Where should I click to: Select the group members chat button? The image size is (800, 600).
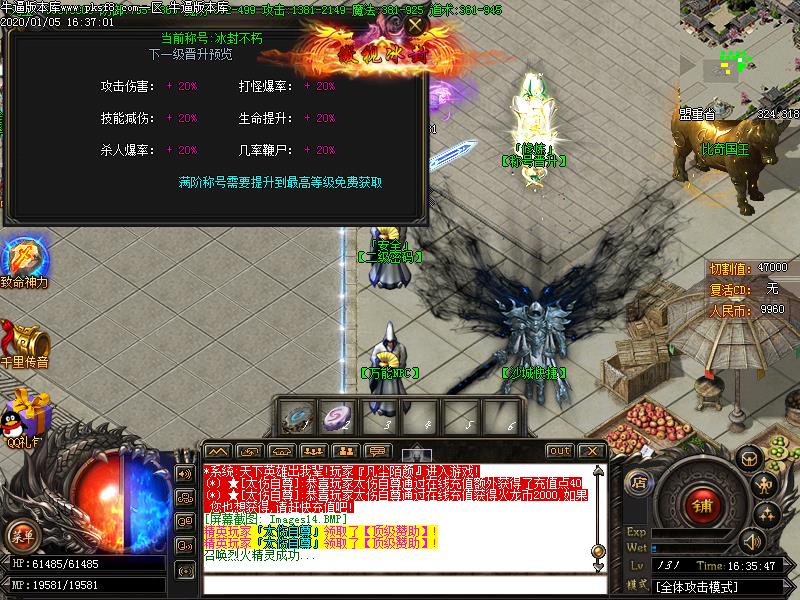[x=312, y=451]
